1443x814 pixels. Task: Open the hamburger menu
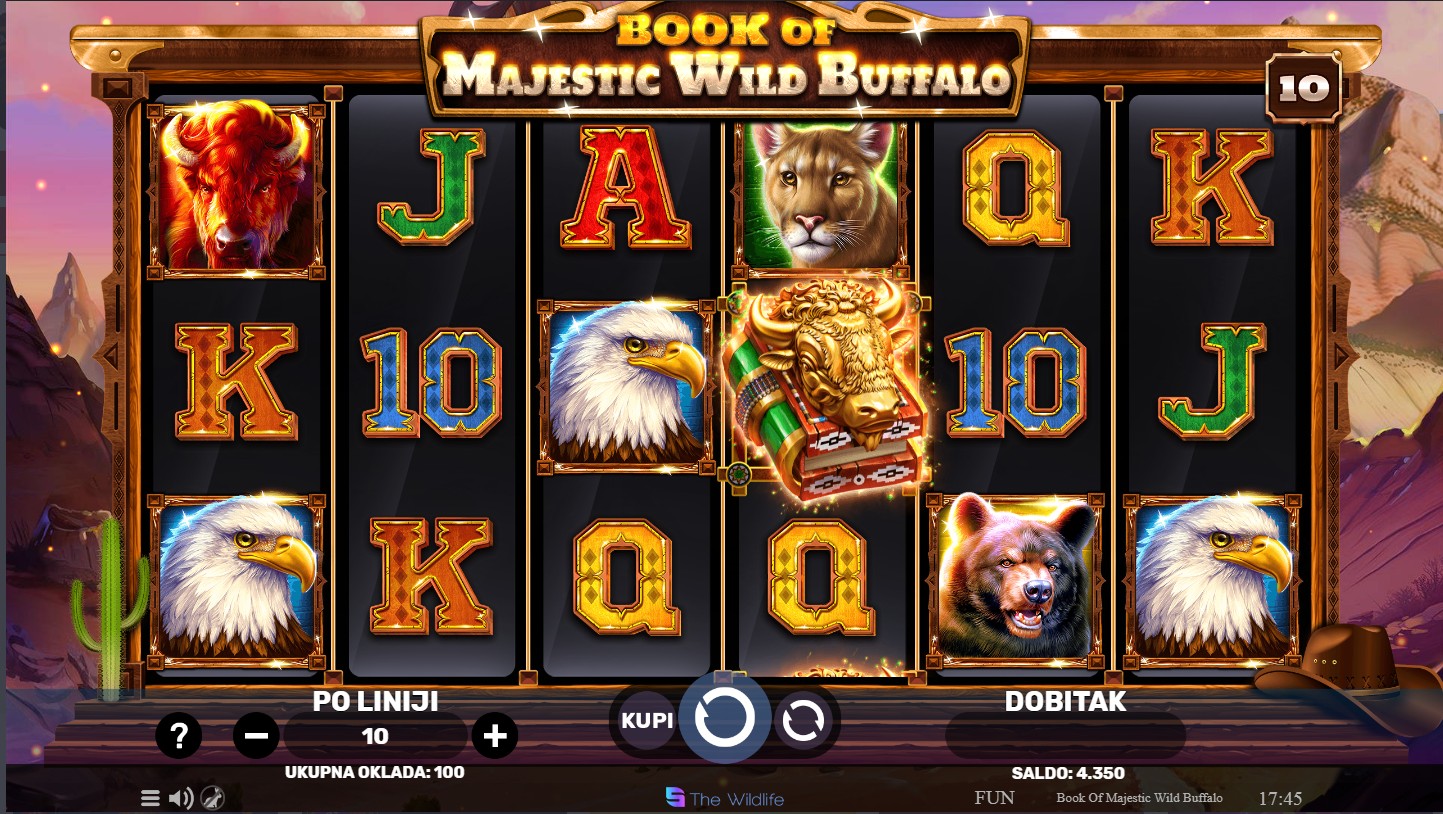click(150, 798)
